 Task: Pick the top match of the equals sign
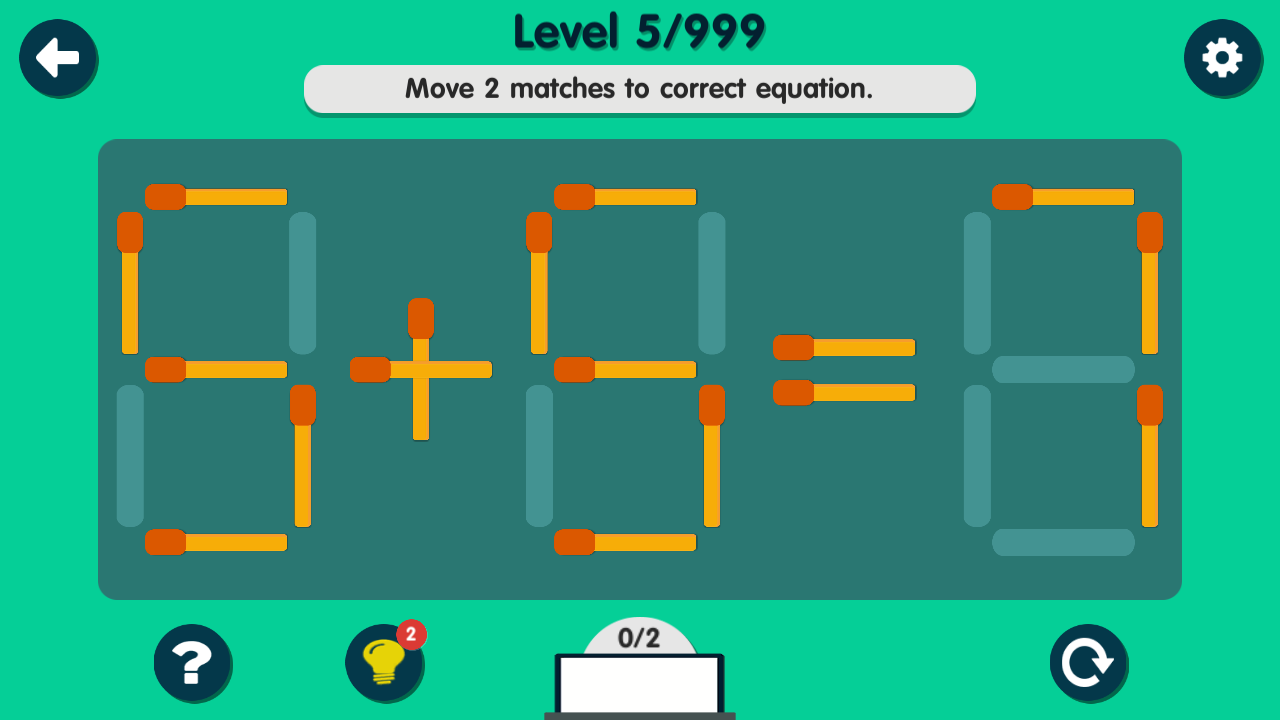(845, 347)
